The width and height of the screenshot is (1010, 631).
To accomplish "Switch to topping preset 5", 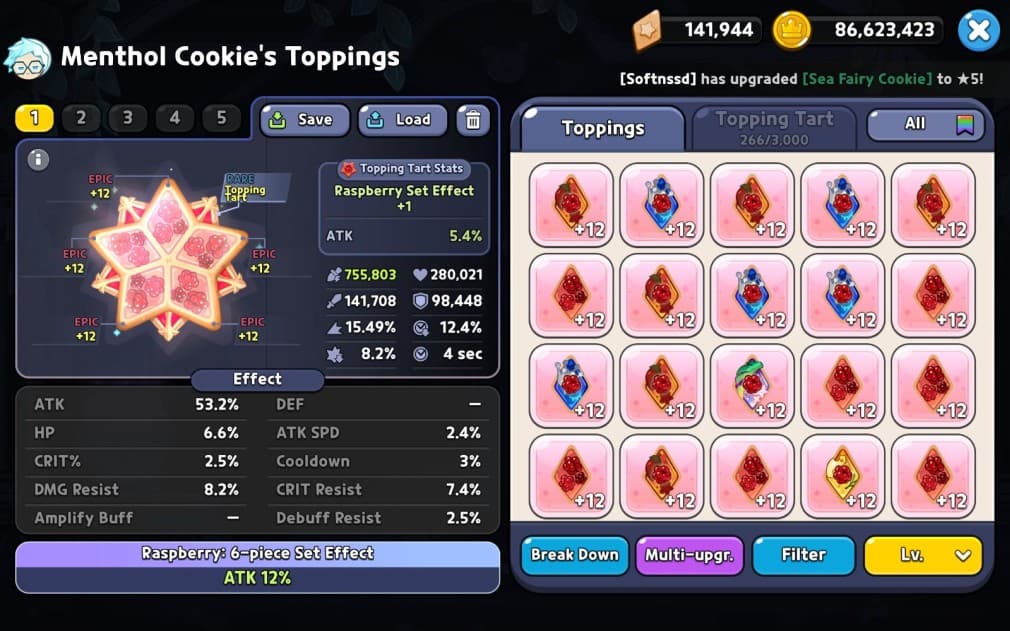I will tap(221, 118).
